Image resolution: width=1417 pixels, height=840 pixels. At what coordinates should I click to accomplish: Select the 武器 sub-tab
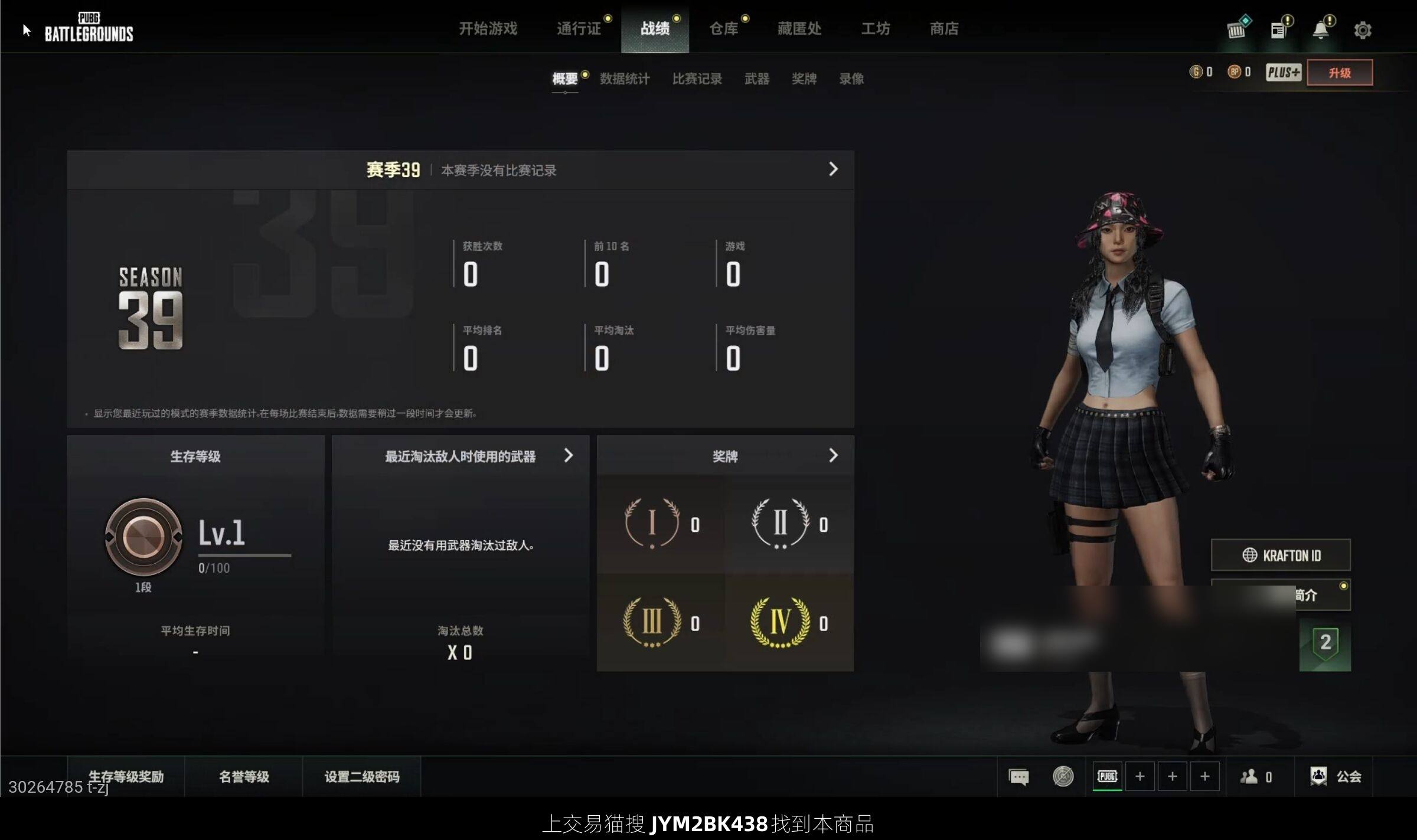[x=756, y=79]
